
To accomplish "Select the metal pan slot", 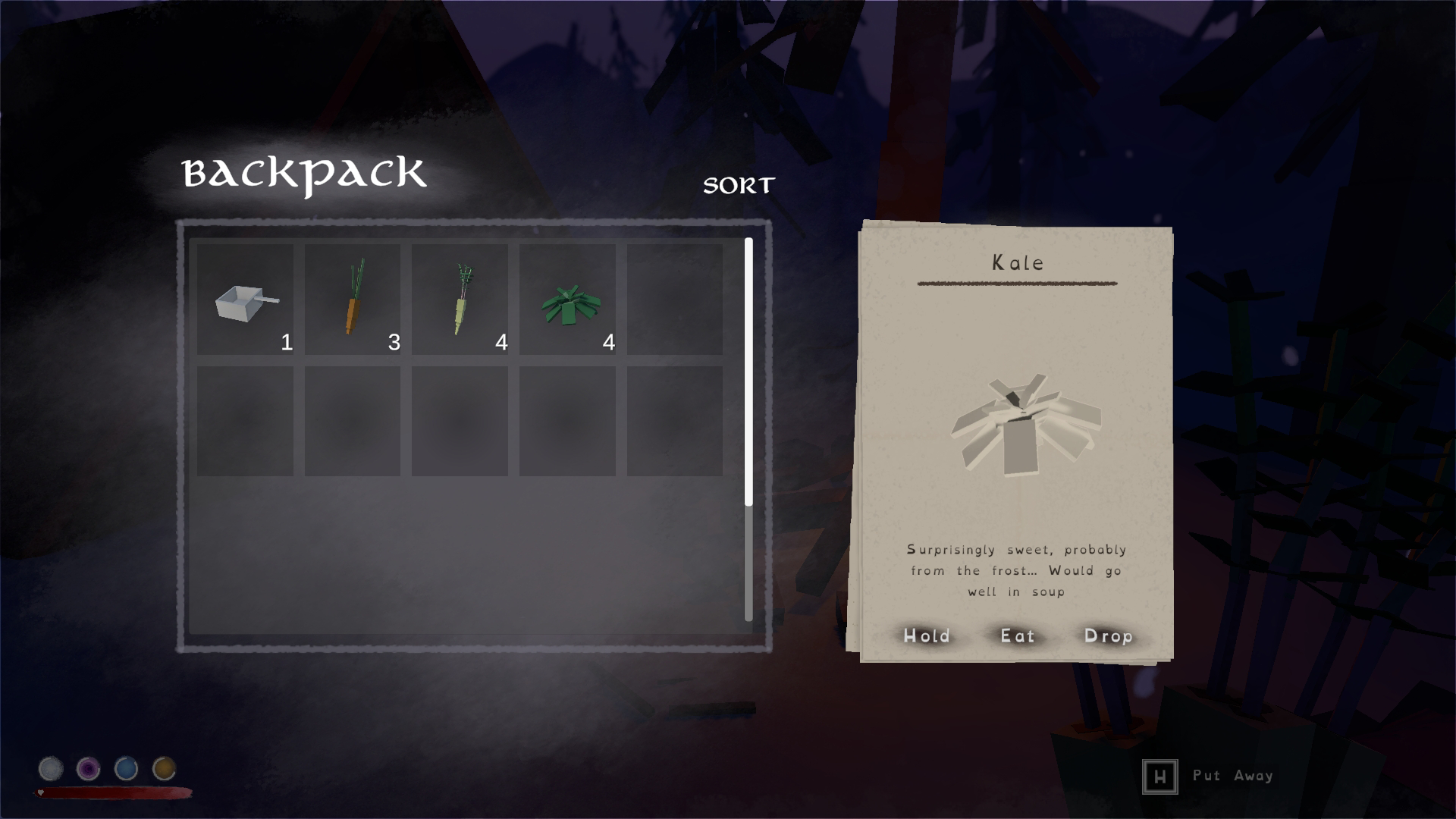I will click(x=246, y=300).
